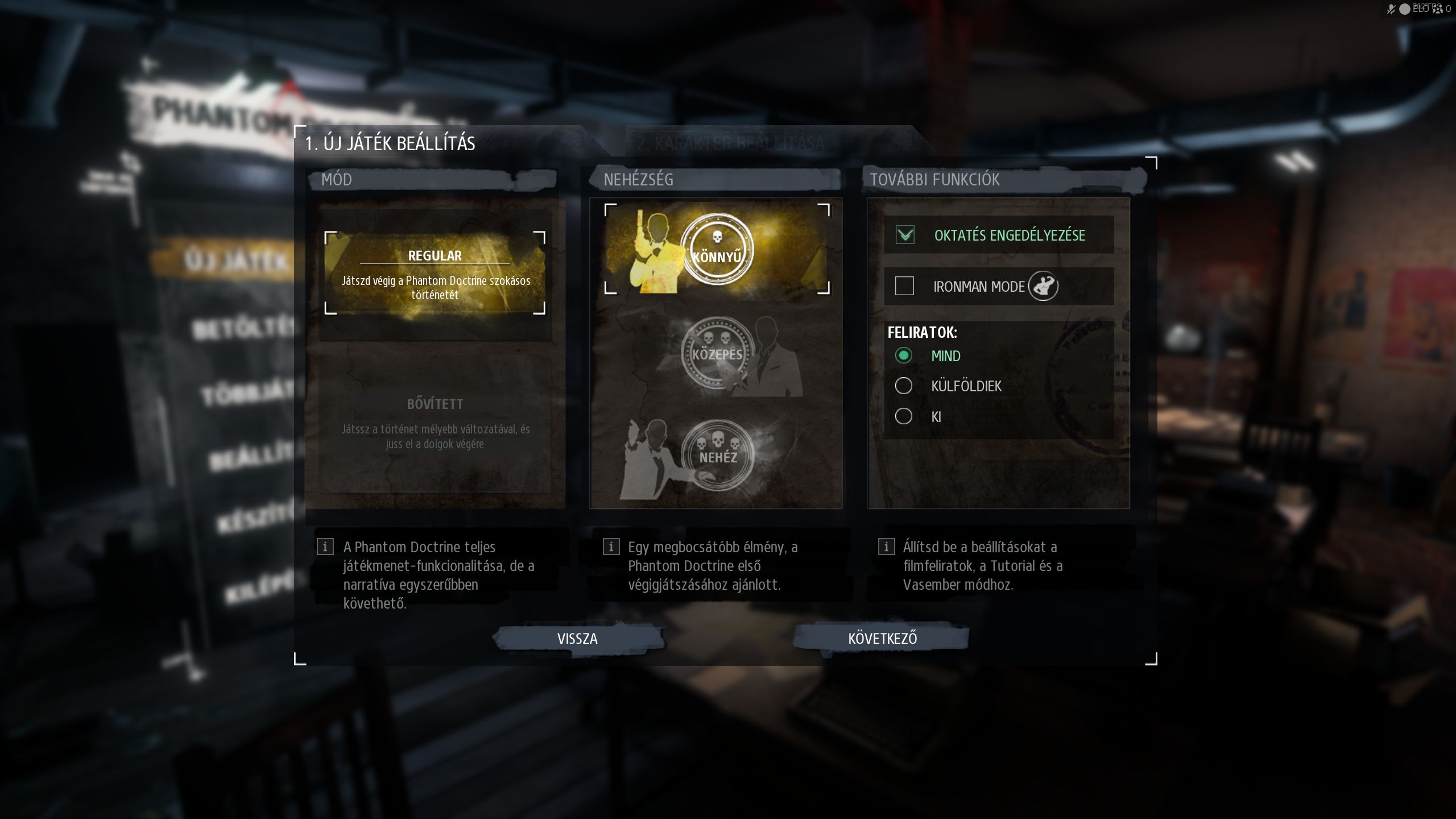The width and height of the screenshot is (1456, 819).
Task: Choose Nehéz hard difficulty
Action: coord(717,456)
